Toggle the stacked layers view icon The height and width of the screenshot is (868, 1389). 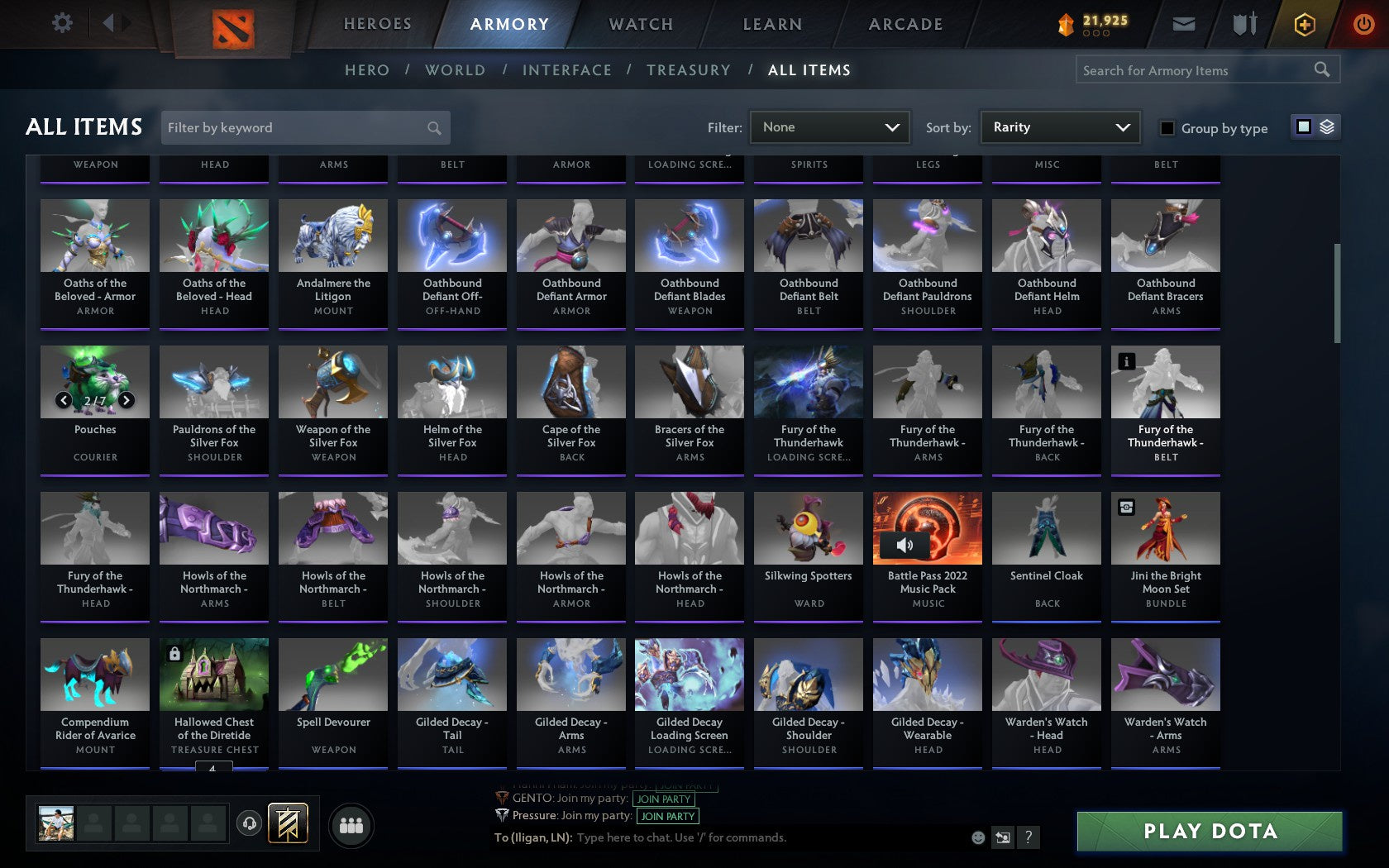click(x=1327, y=127)
